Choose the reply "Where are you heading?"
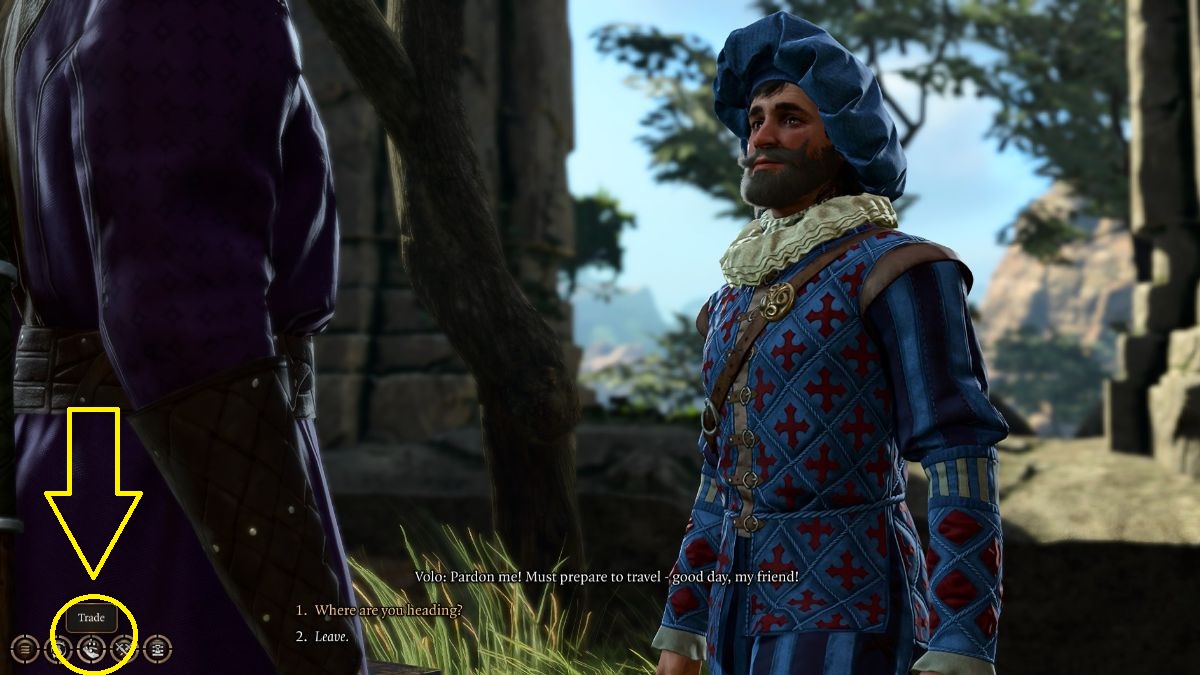This screenshot has height=675, width=1200. 388,610
